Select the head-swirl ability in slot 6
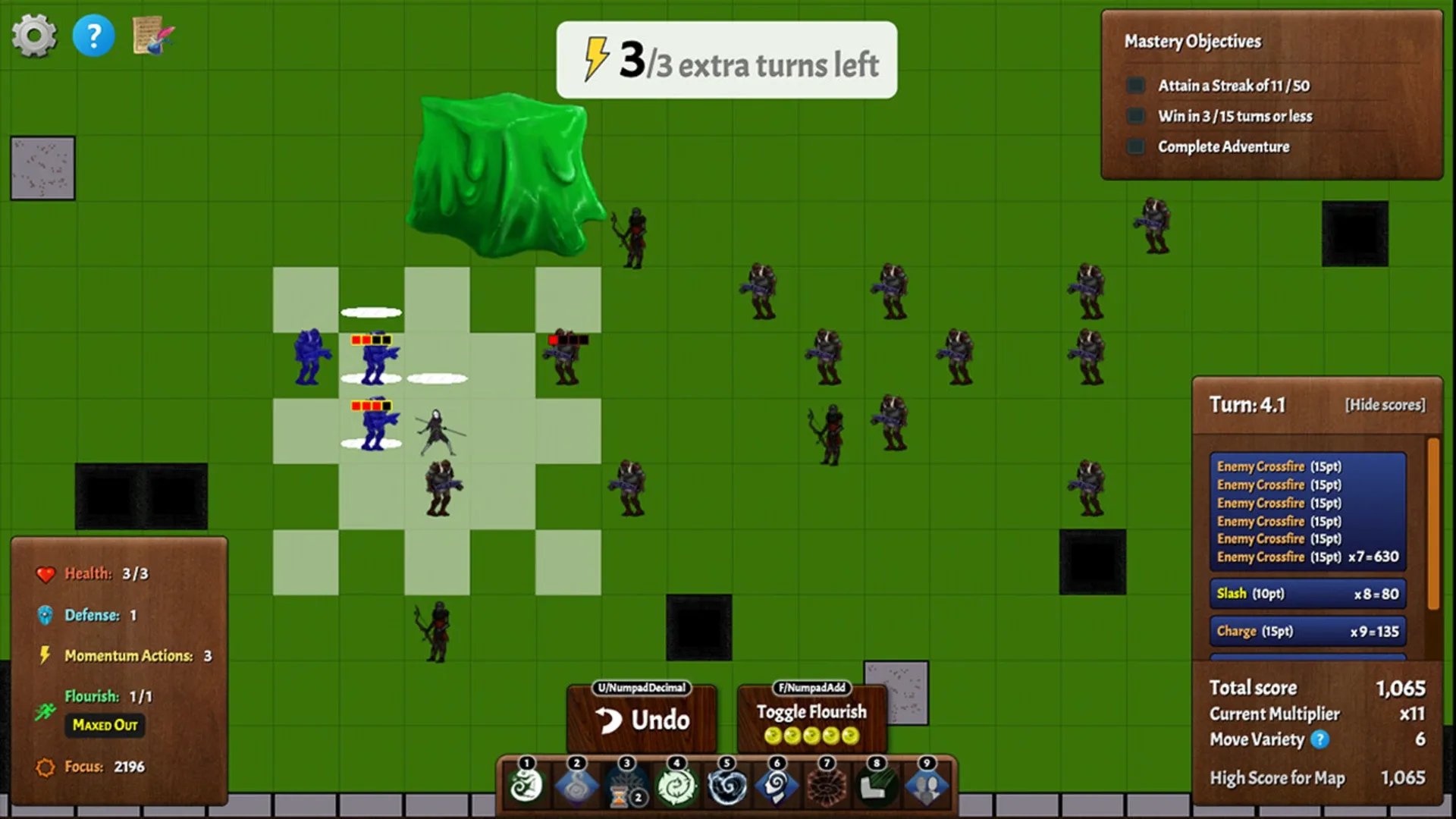The height and width of the screenshot is (819, 1456). [776, 786]
